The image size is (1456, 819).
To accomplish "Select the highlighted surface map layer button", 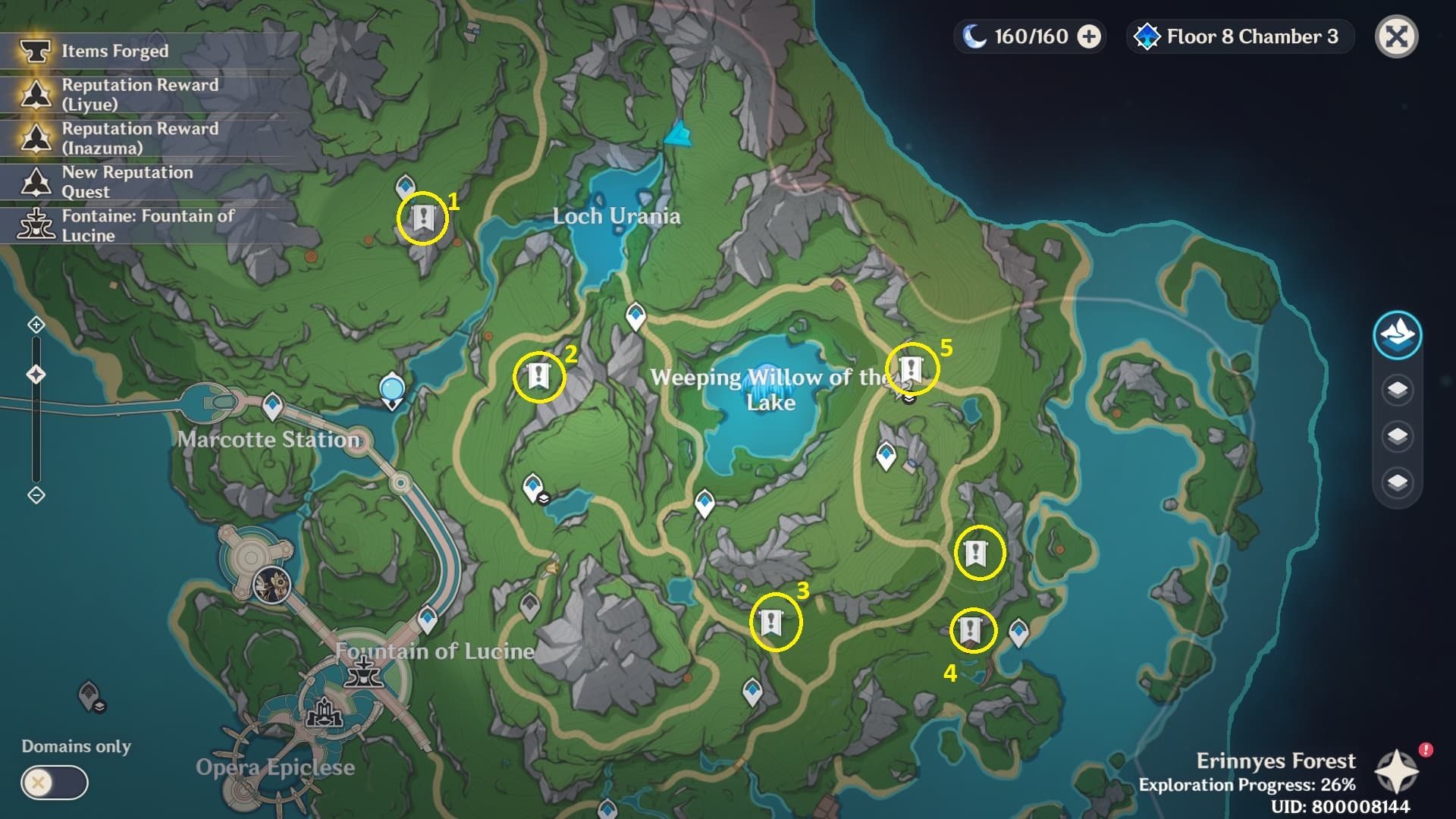I will [x=1397, y=334].
